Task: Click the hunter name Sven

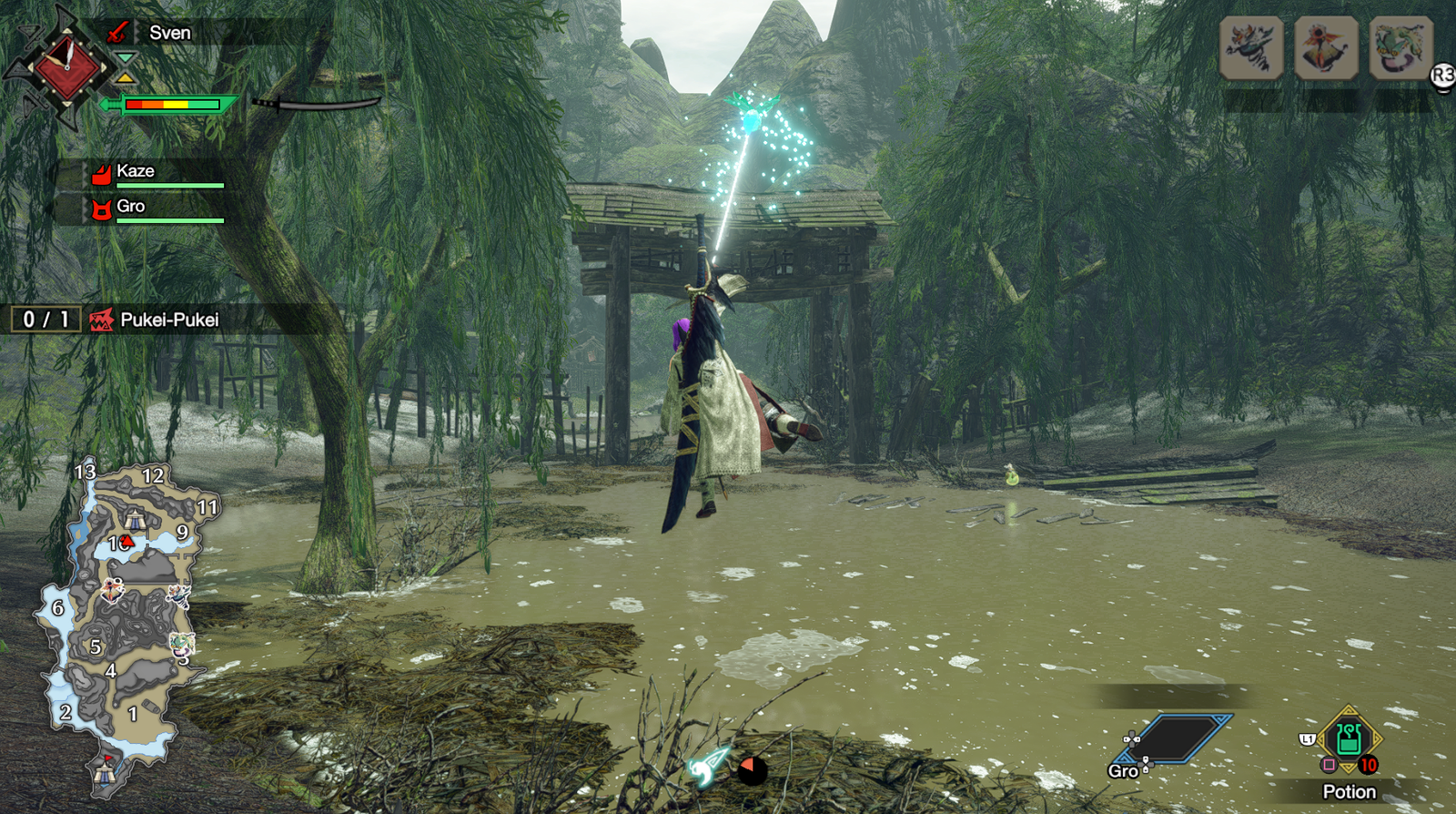Action: coord(170,33)
